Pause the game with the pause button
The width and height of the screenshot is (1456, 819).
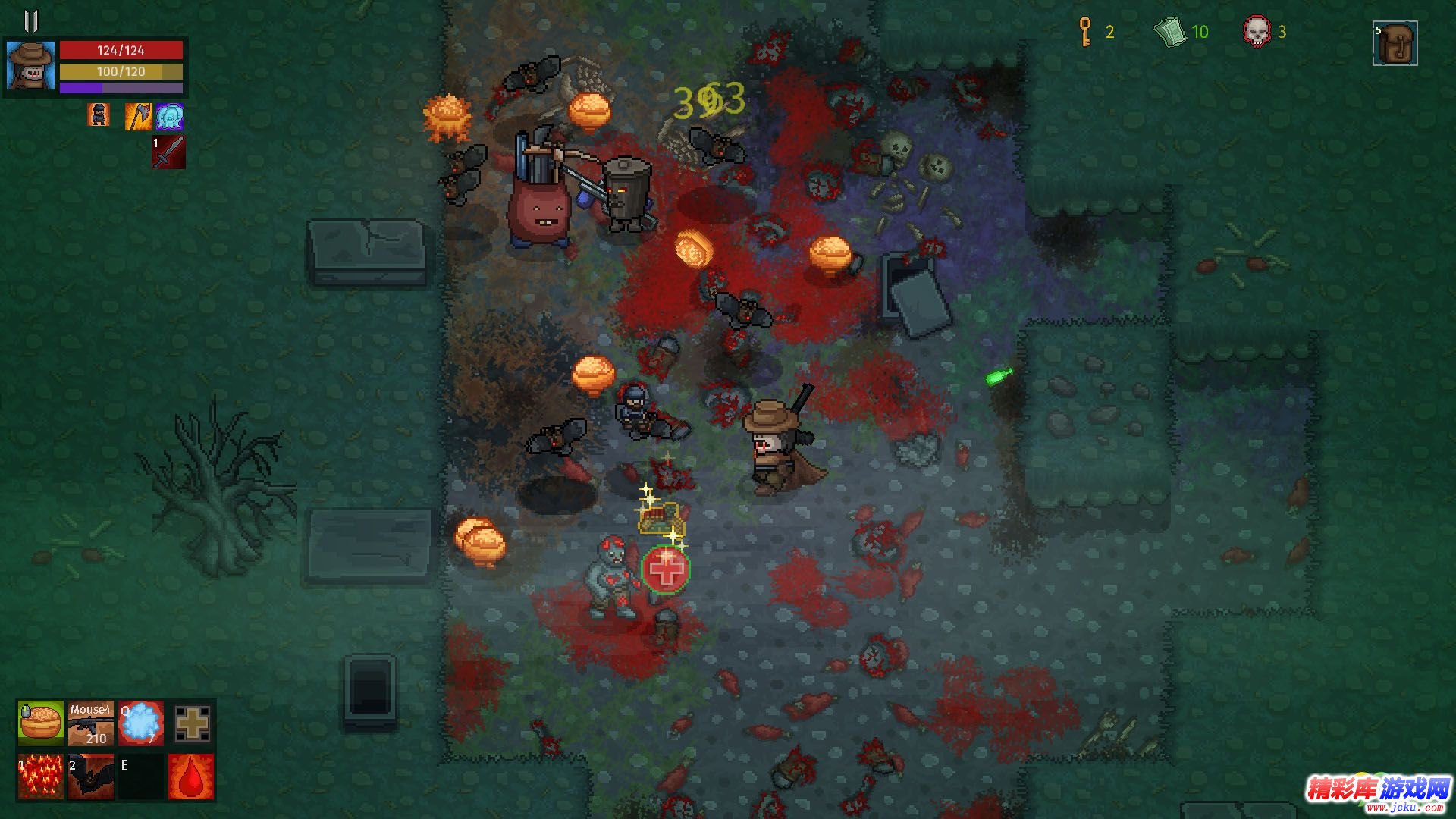point(31,21)
